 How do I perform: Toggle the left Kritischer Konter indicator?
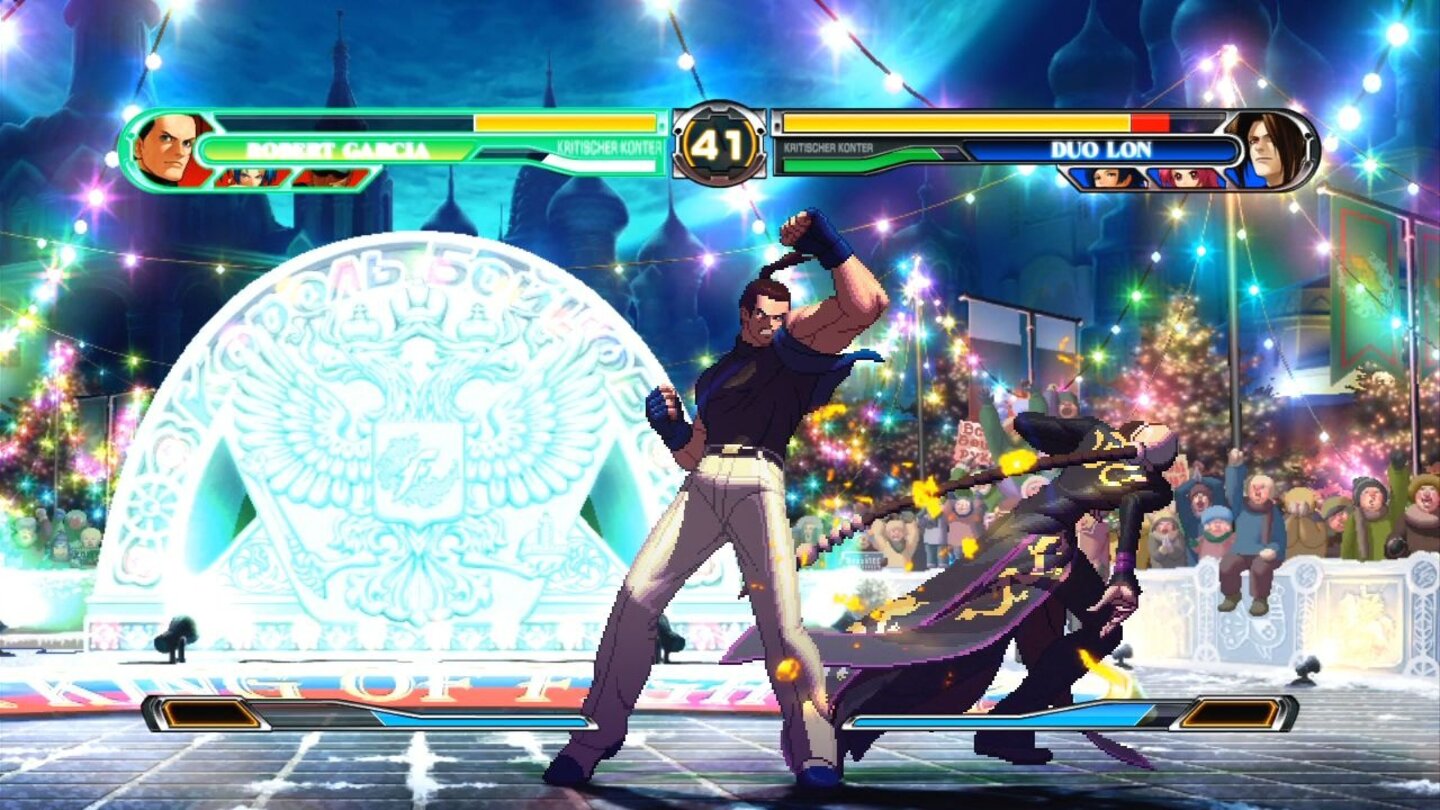(607, 147)
